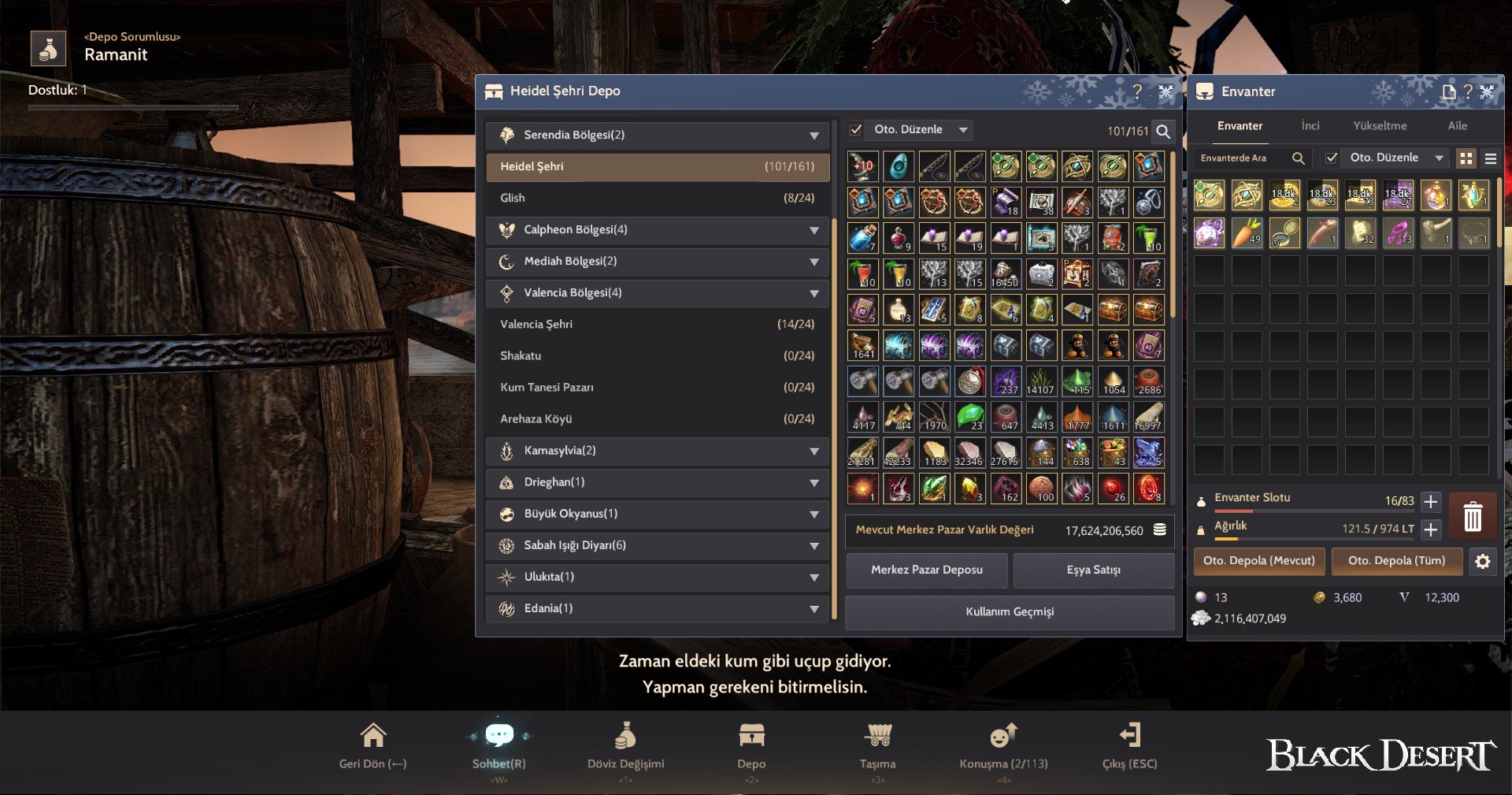The width and height of the screenshot is (1512, 795).
Task: Open the Oto. Düzenle dropdown in depot
Action: pos(962,129)
